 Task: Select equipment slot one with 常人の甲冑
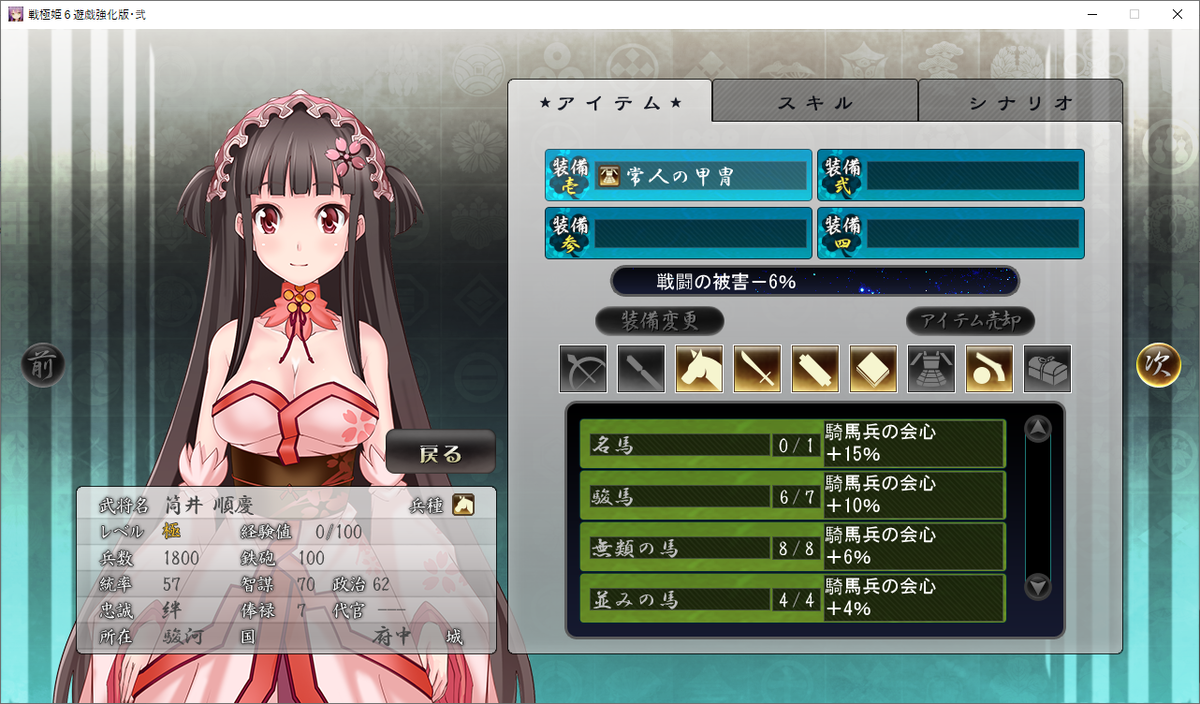[x=678, y=176]
